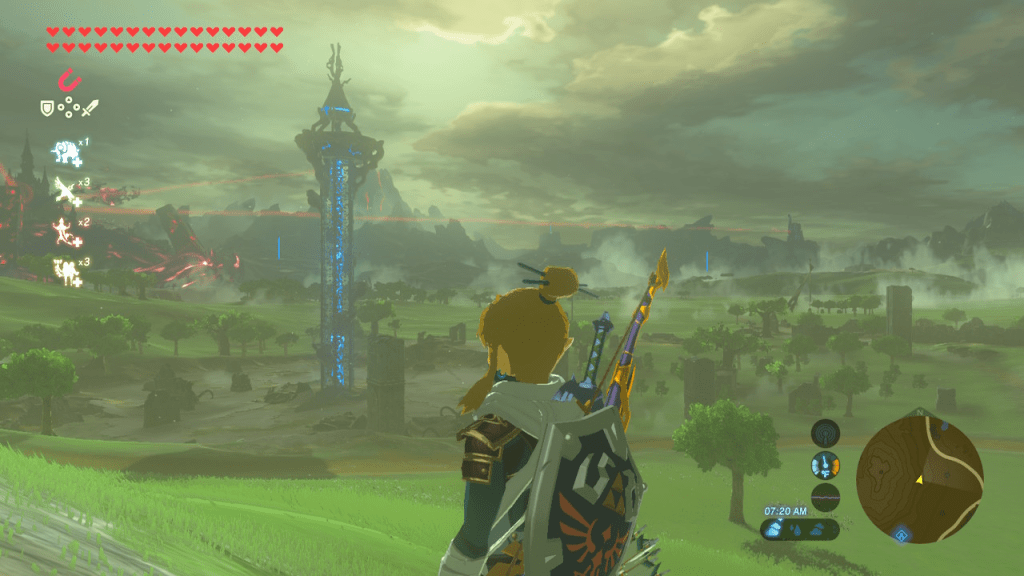Open the circular minimap

pos(919,480)
